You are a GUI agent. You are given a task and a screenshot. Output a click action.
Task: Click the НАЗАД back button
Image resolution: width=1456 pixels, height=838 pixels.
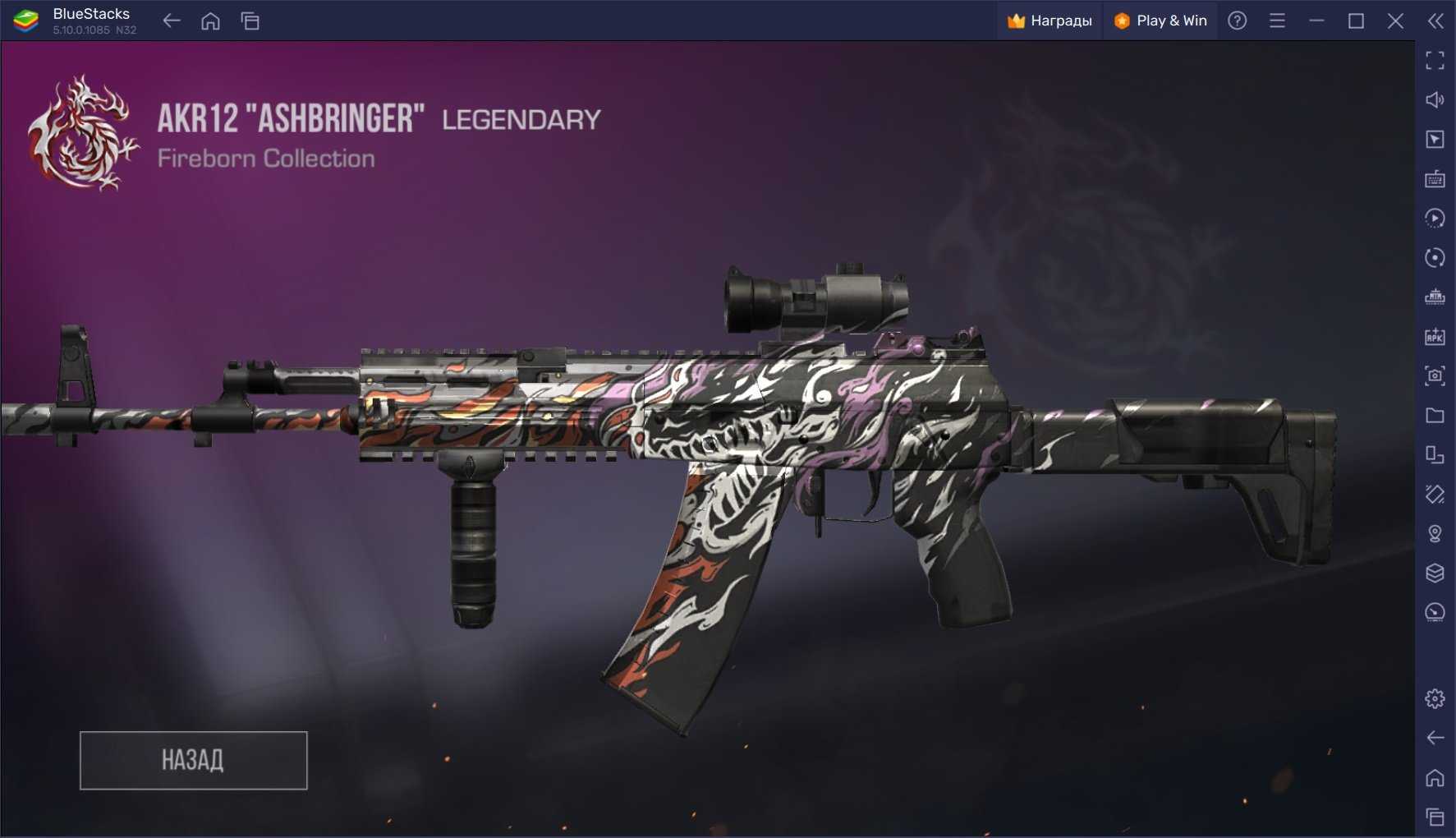[193, 760]
